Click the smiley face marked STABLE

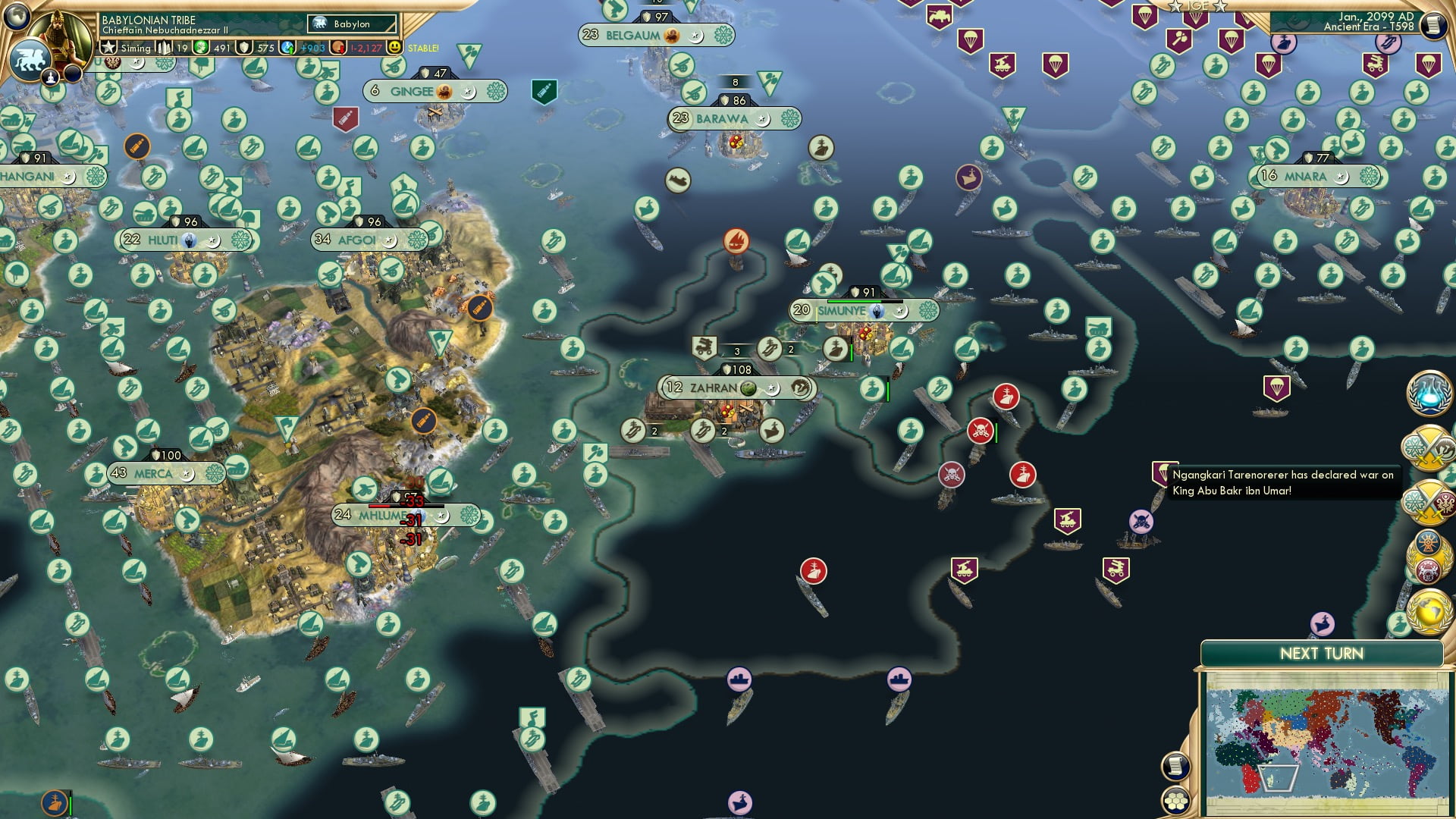tap(397, 47)
